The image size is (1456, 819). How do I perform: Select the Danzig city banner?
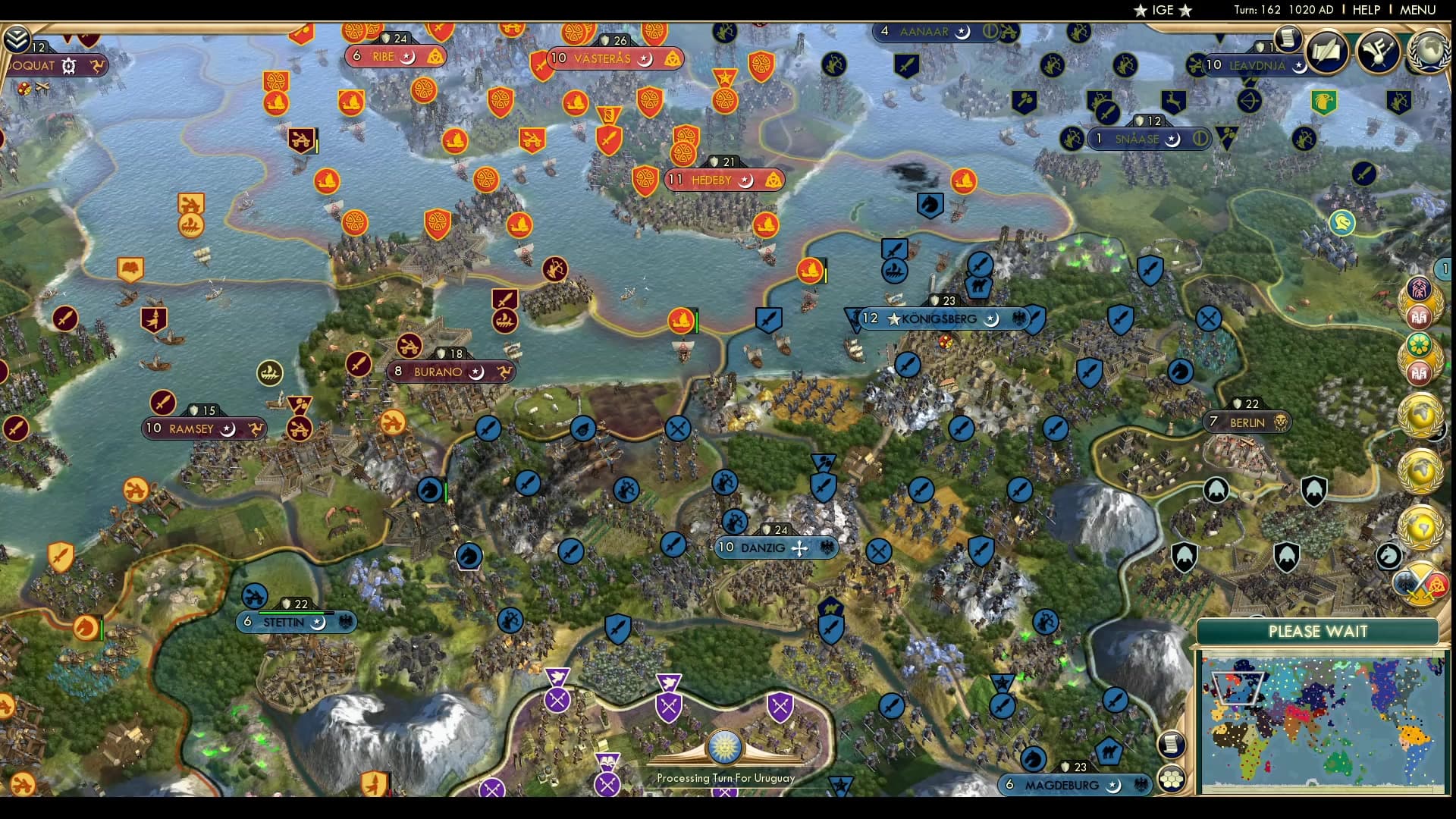[777, 548]
